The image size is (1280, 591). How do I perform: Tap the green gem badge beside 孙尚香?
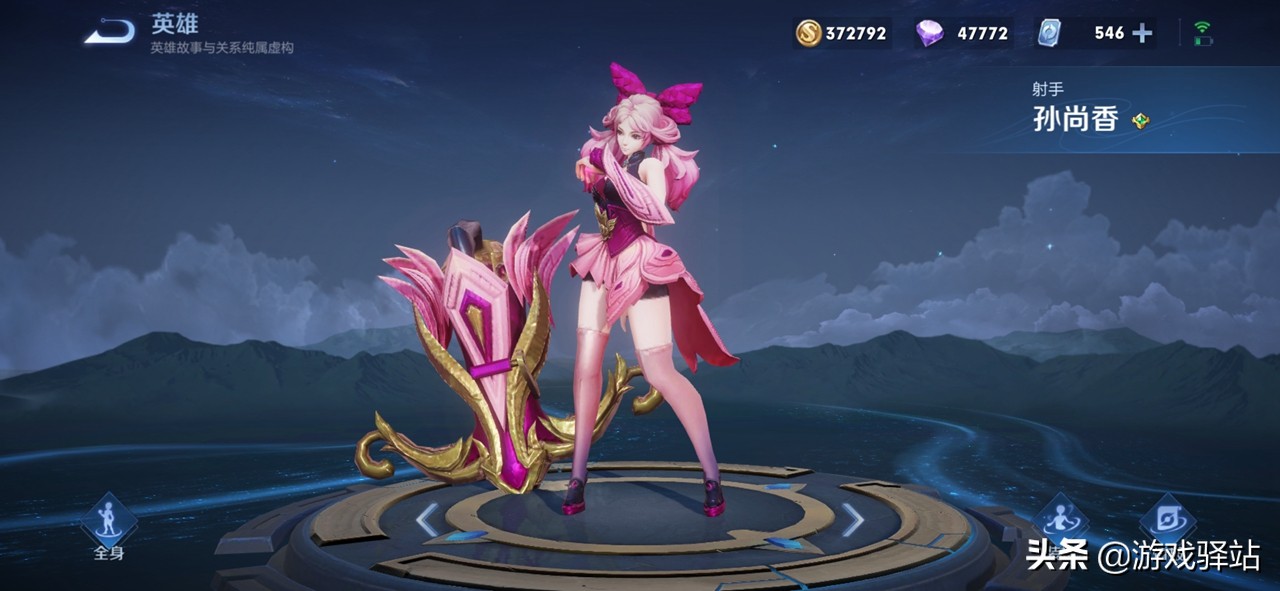click(x=1140, y=121)
